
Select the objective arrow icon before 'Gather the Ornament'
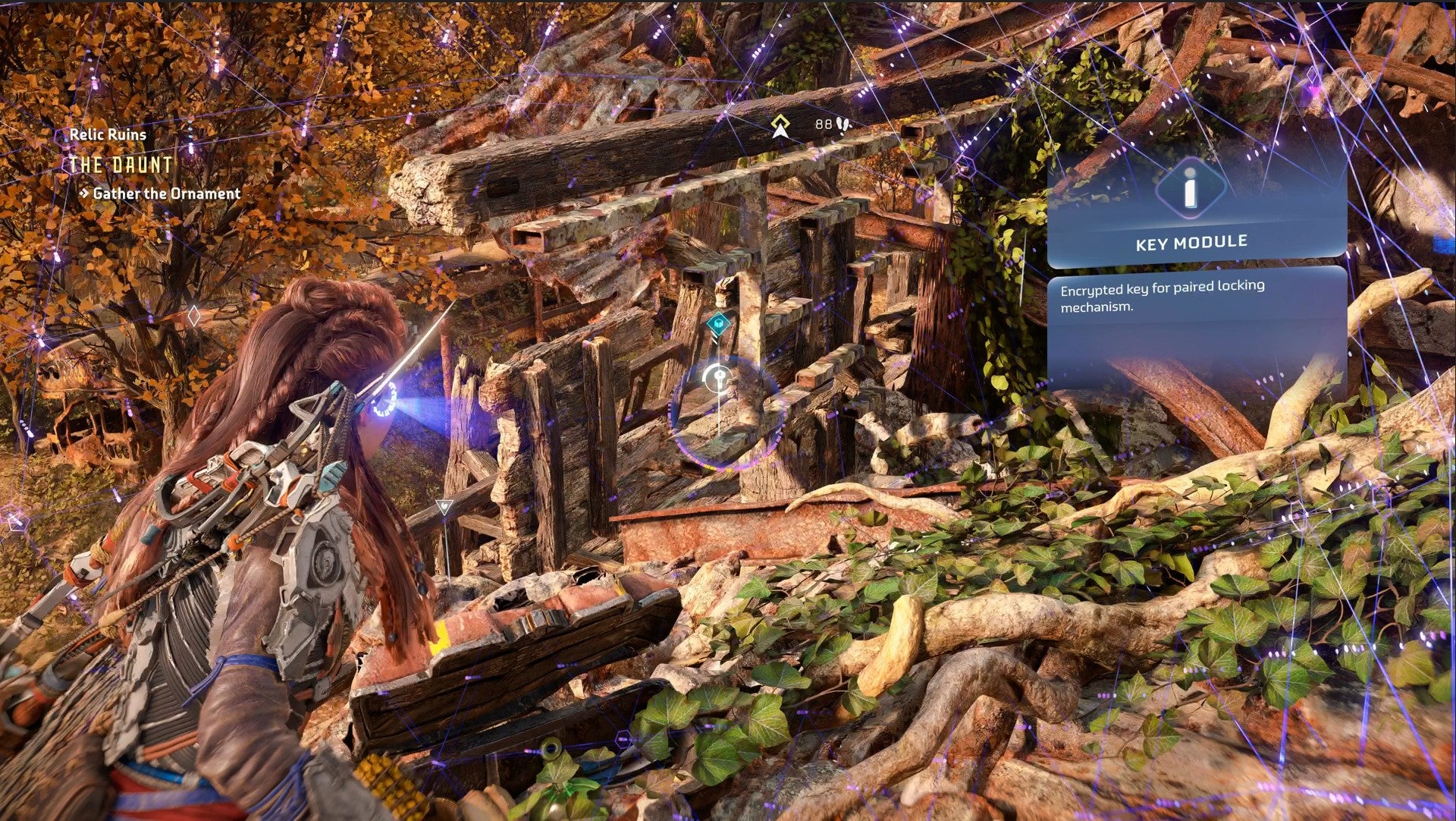pyautogui.click(x=83, y=193)
